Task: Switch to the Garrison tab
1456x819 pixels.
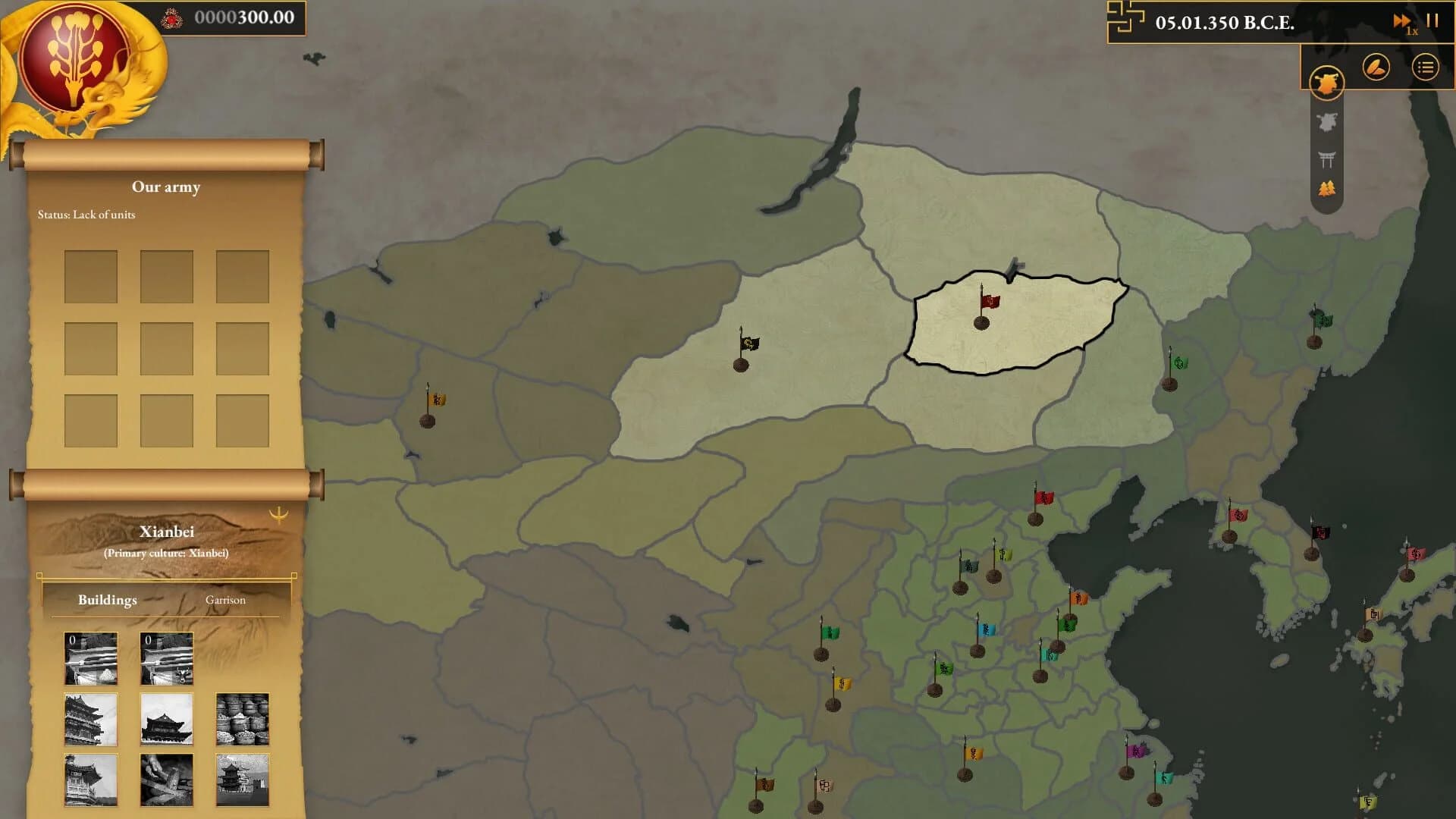Action: [x=225, y=600]
